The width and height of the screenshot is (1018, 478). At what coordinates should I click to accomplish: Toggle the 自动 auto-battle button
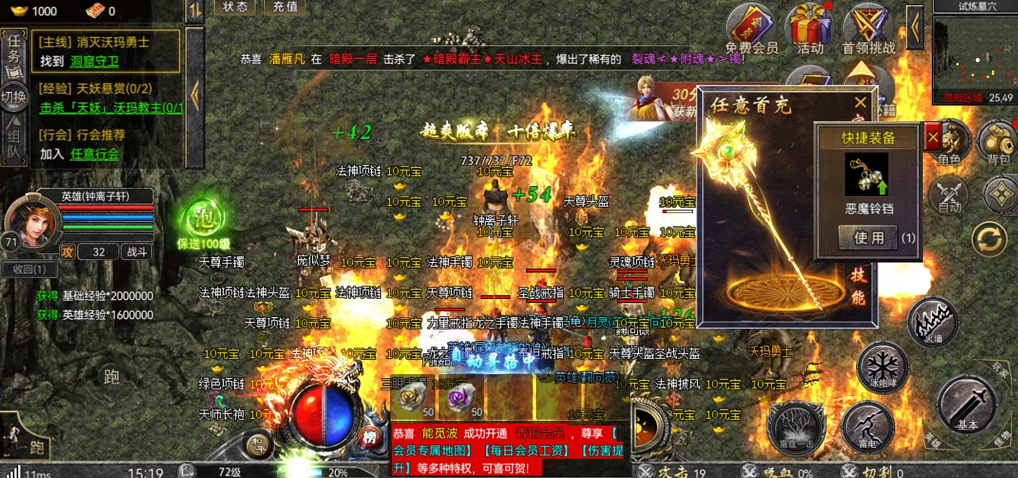(947, 194)
